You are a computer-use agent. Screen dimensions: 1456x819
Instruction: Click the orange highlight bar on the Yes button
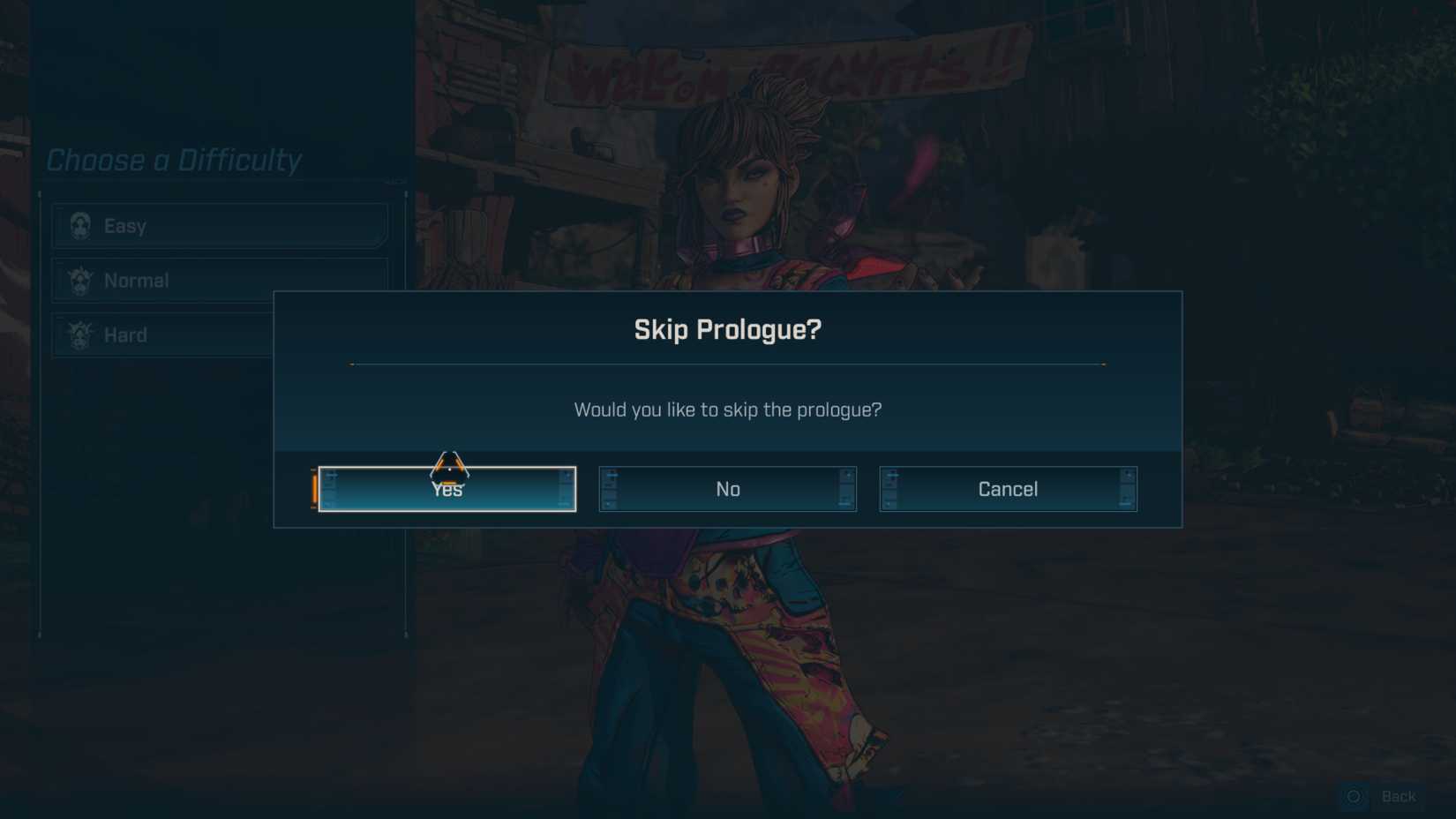(315, 489)
